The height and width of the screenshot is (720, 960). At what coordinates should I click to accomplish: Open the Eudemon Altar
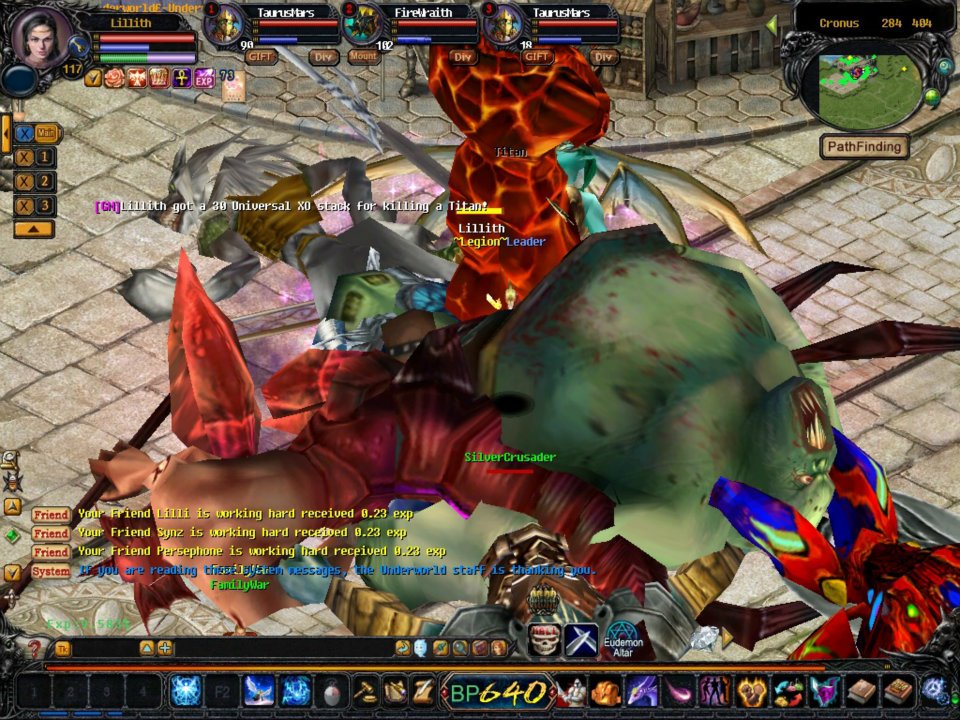click(x=622, y=640)
